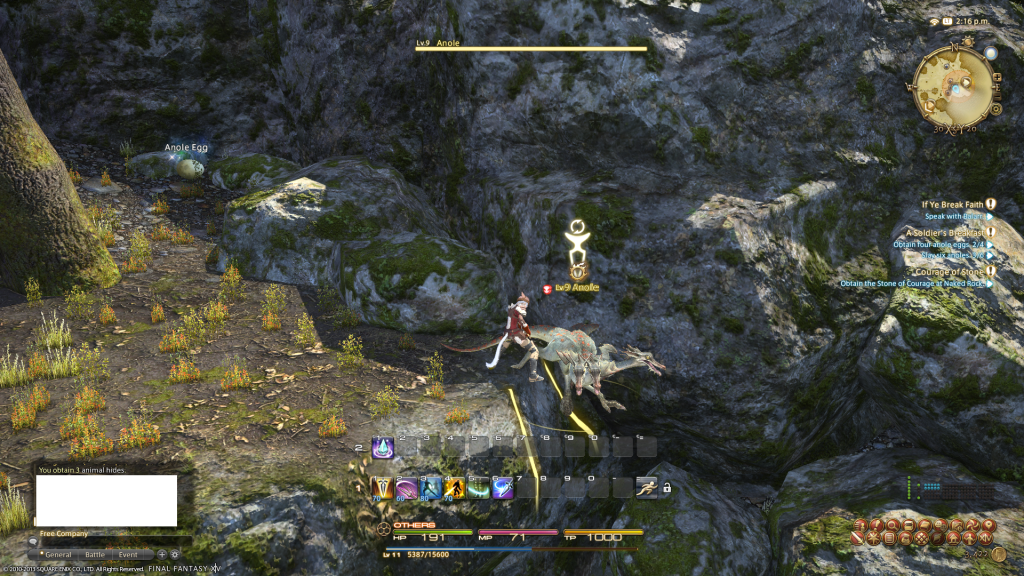Use the purple slash skill in slot 2
1024x576 pixels.
click(x=406, y=488)
